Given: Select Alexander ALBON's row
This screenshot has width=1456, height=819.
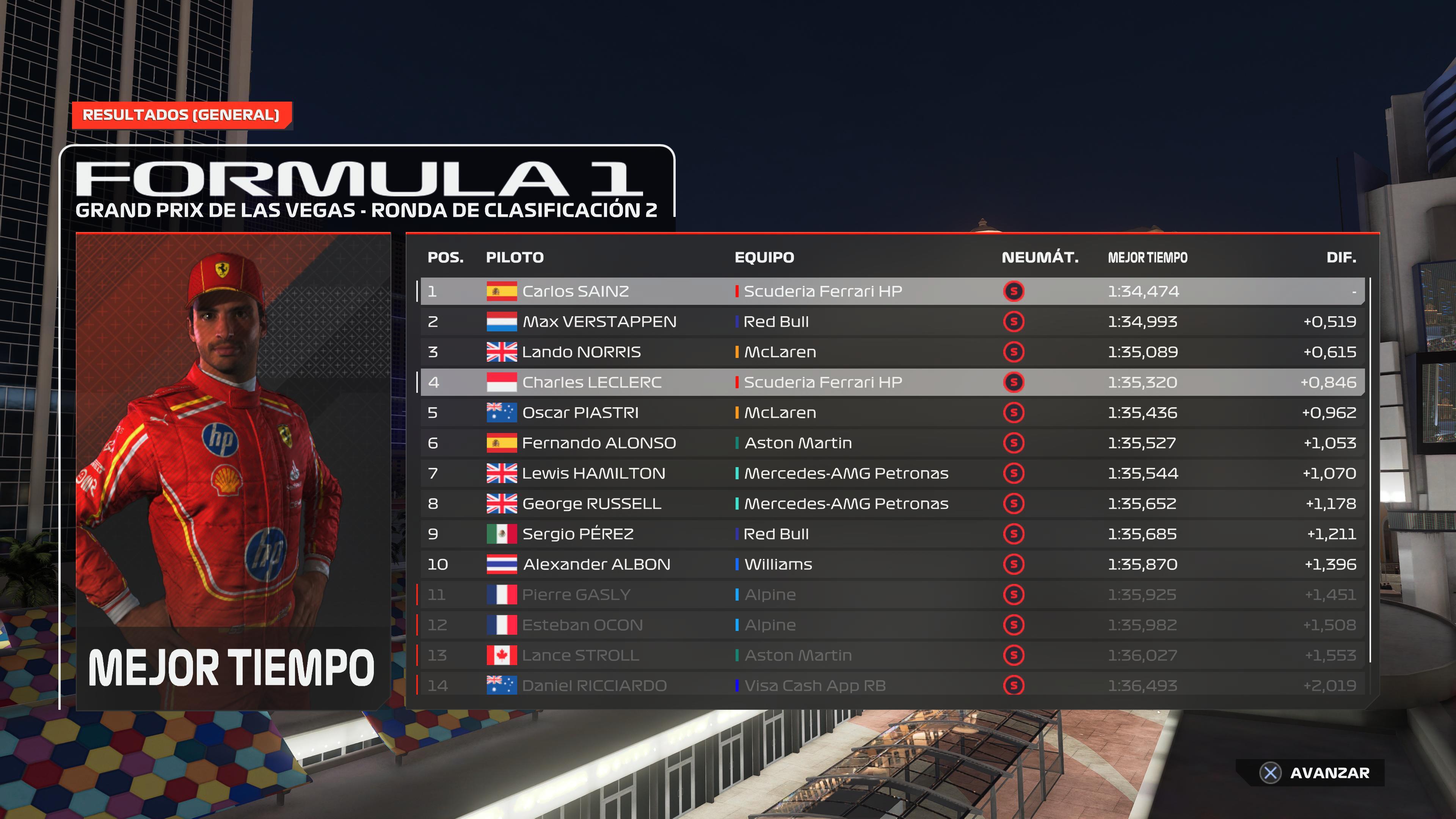Looking at the screenshot, I should pyautogui.click(x=892, y=564).
